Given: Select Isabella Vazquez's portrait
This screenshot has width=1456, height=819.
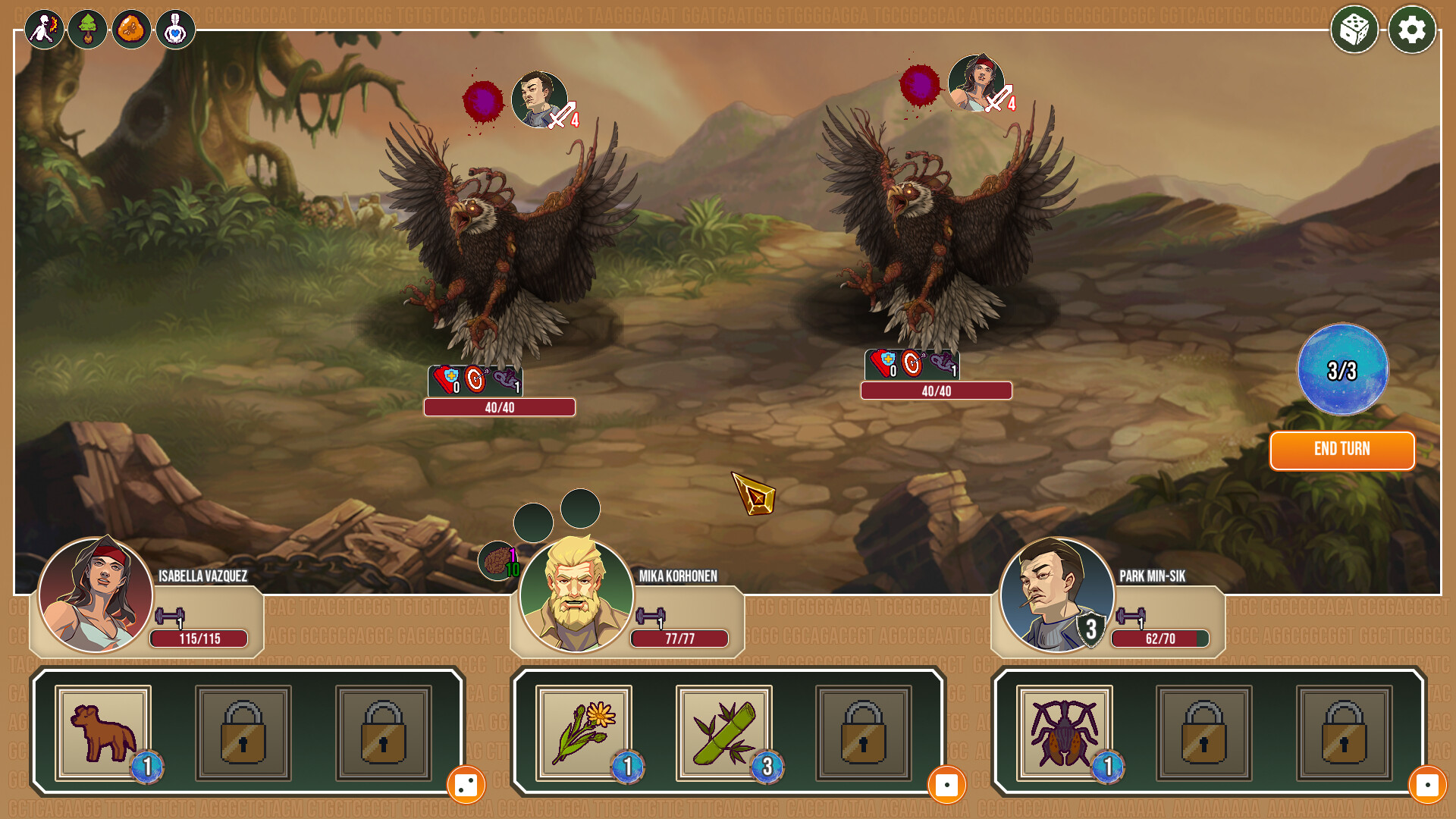Looking at the screenshot, I should 96,595.
